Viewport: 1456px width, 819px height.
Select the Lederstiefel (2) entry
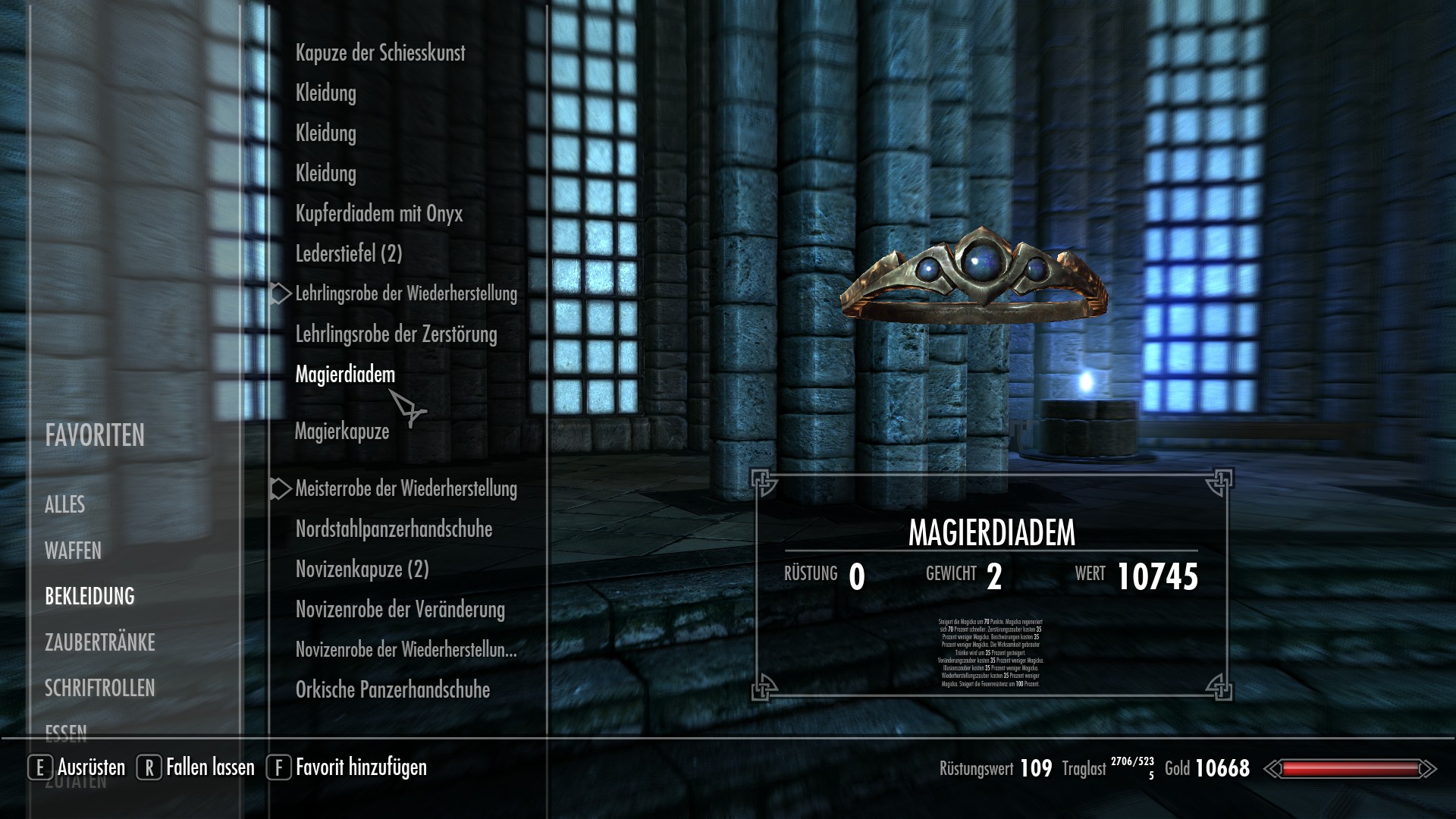pos(349,254)
